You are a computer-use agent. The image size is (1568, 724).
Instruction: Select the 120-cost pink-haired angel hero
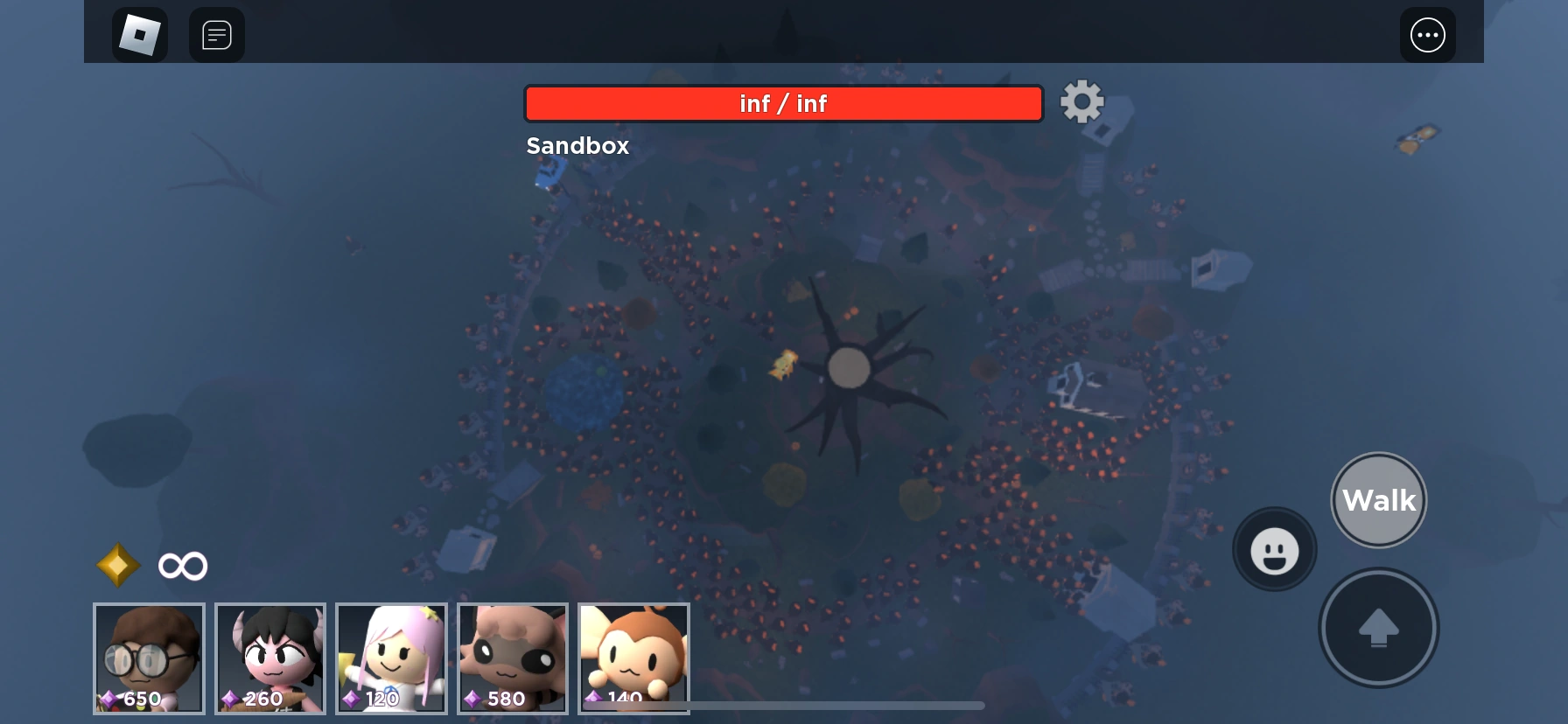tap(391, 658)
